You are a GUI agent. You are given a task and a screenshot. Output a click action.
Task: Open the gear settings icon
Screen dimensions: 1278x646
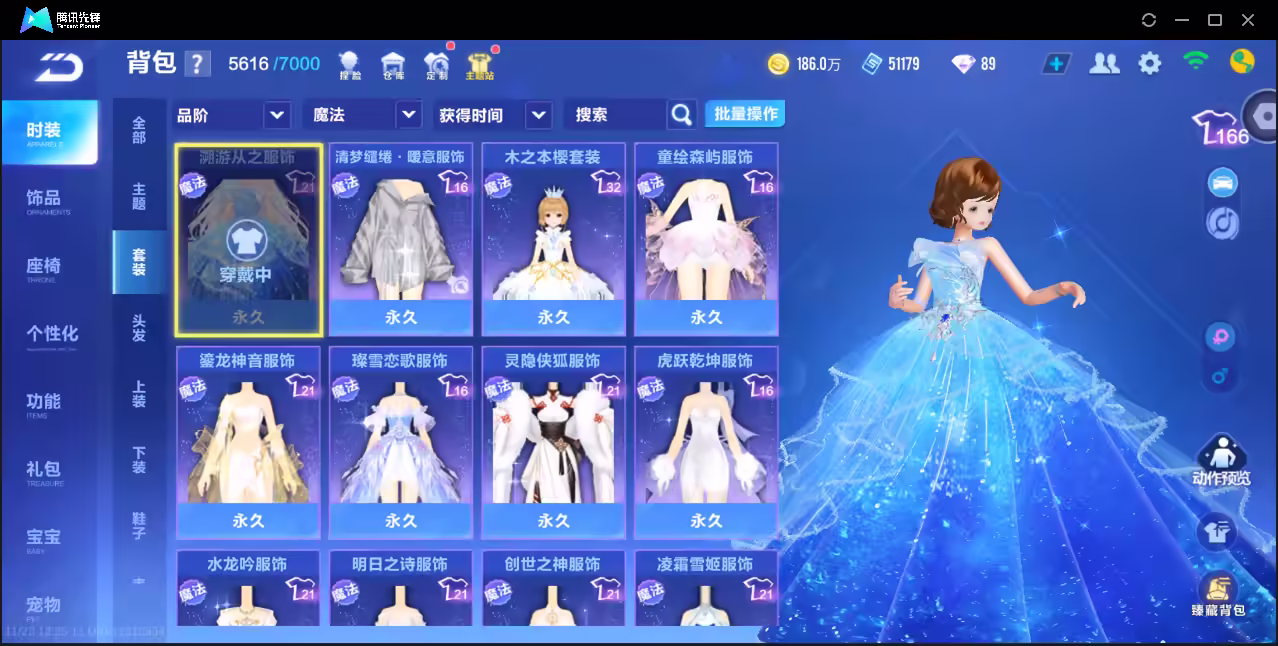click(1150, 64)
